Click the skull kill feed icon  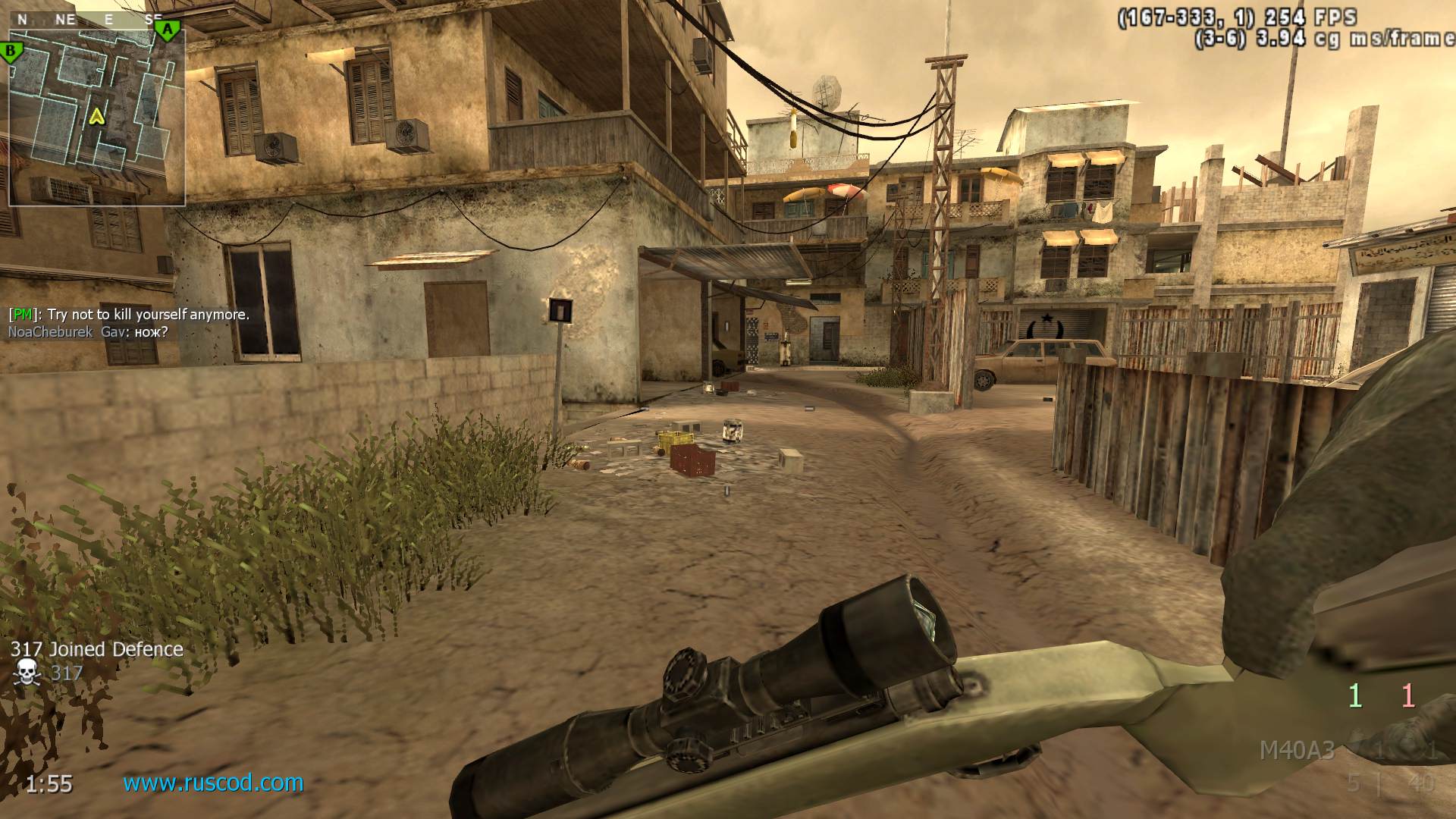(x=27, y=673)
